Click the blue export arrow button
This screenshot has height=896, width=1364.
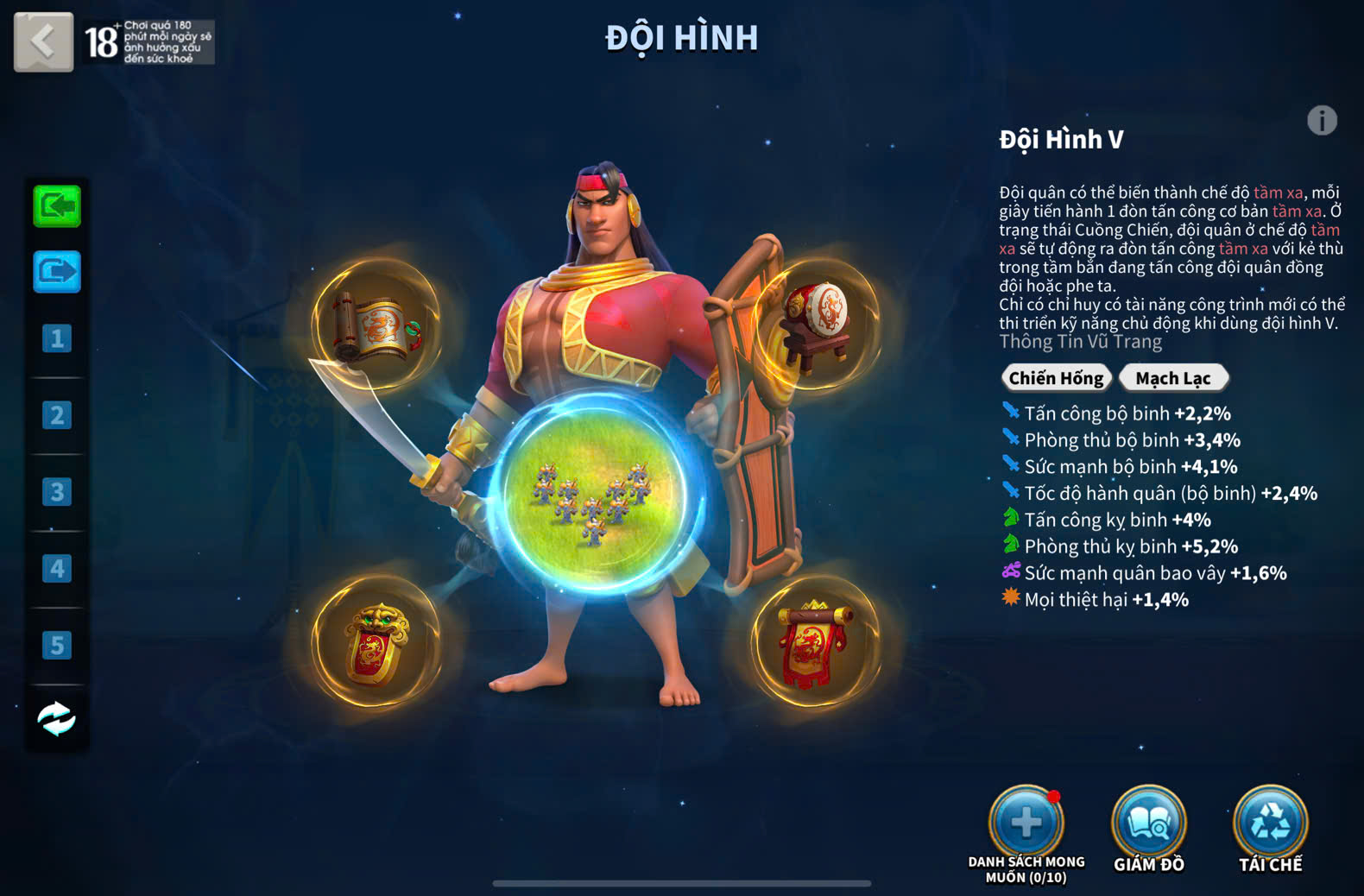point(57,272)
